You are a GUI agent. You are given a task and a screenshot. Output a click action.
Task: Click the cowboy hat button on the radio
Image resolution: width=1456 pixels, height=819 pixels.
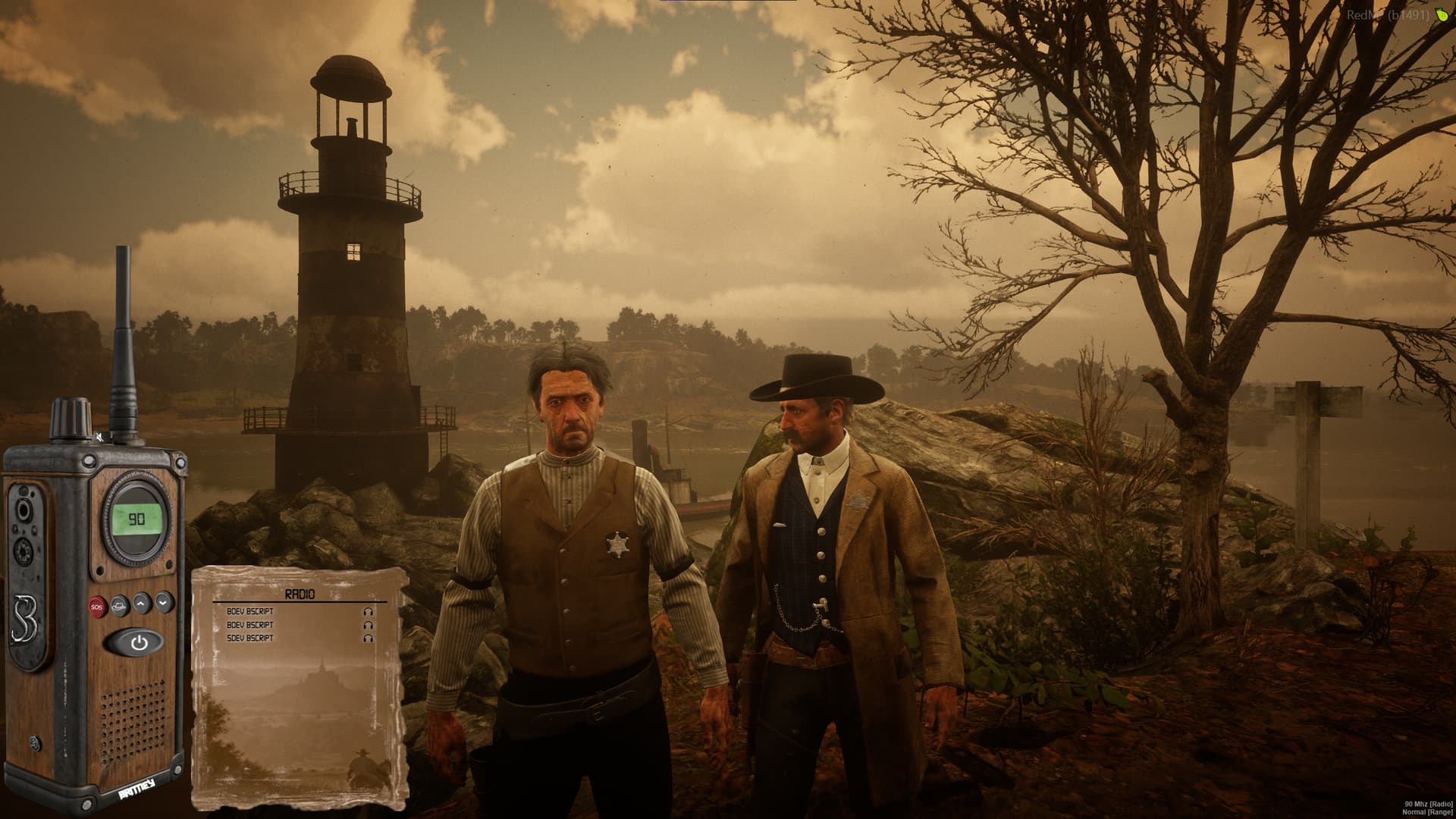(119, 604)
